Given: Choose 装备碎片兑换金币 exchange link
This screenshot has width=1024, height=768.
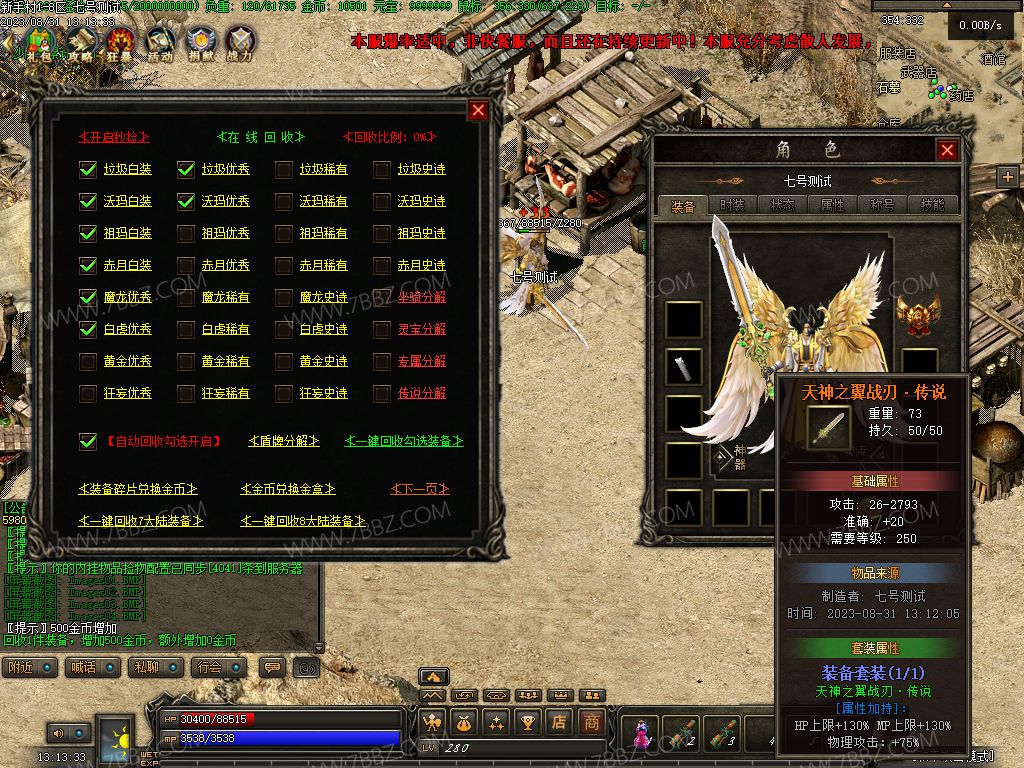Looking at the screenshot, I should point(137,489).
